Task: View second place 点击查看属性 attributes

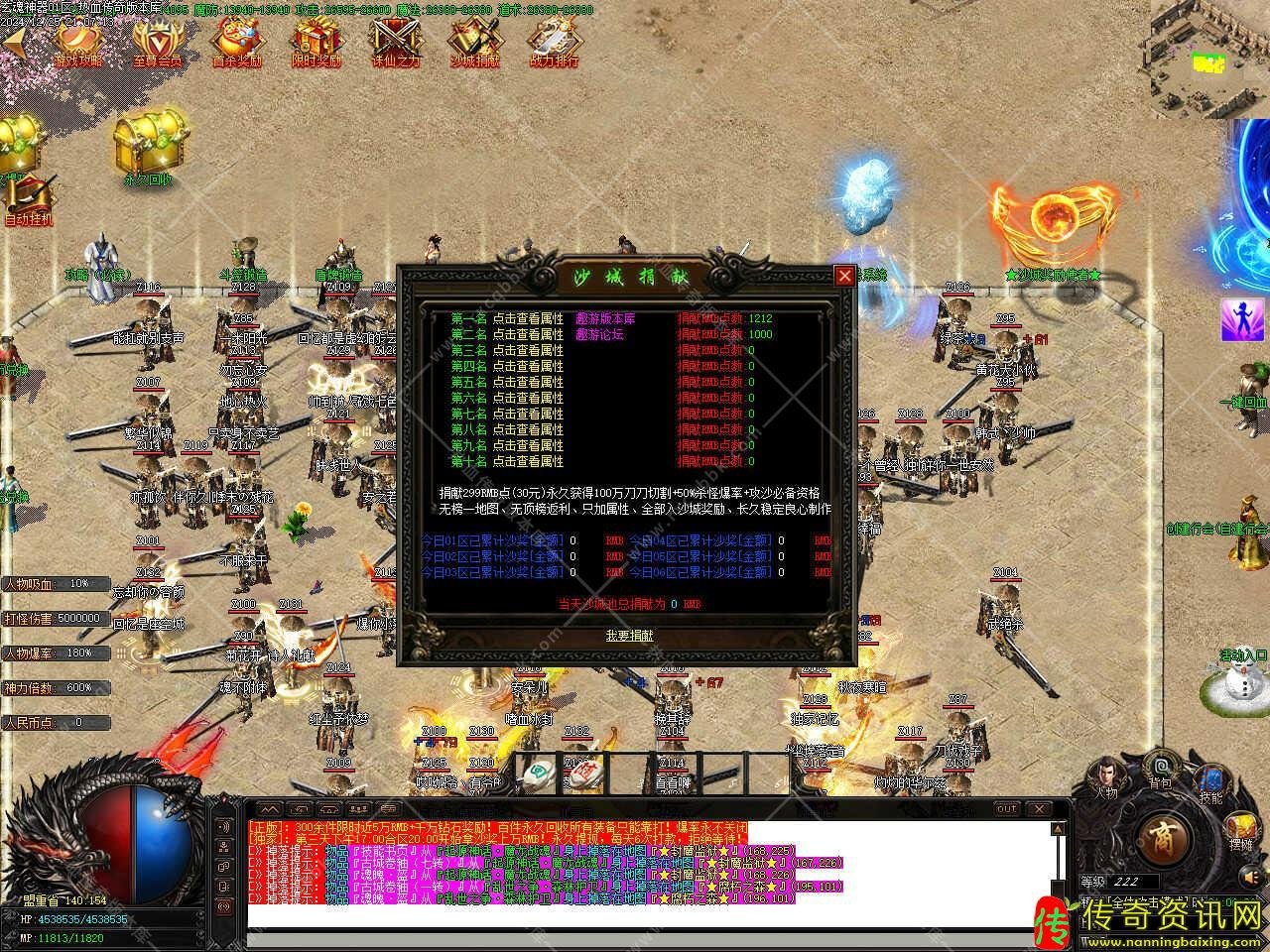Action: coord(528,334)
